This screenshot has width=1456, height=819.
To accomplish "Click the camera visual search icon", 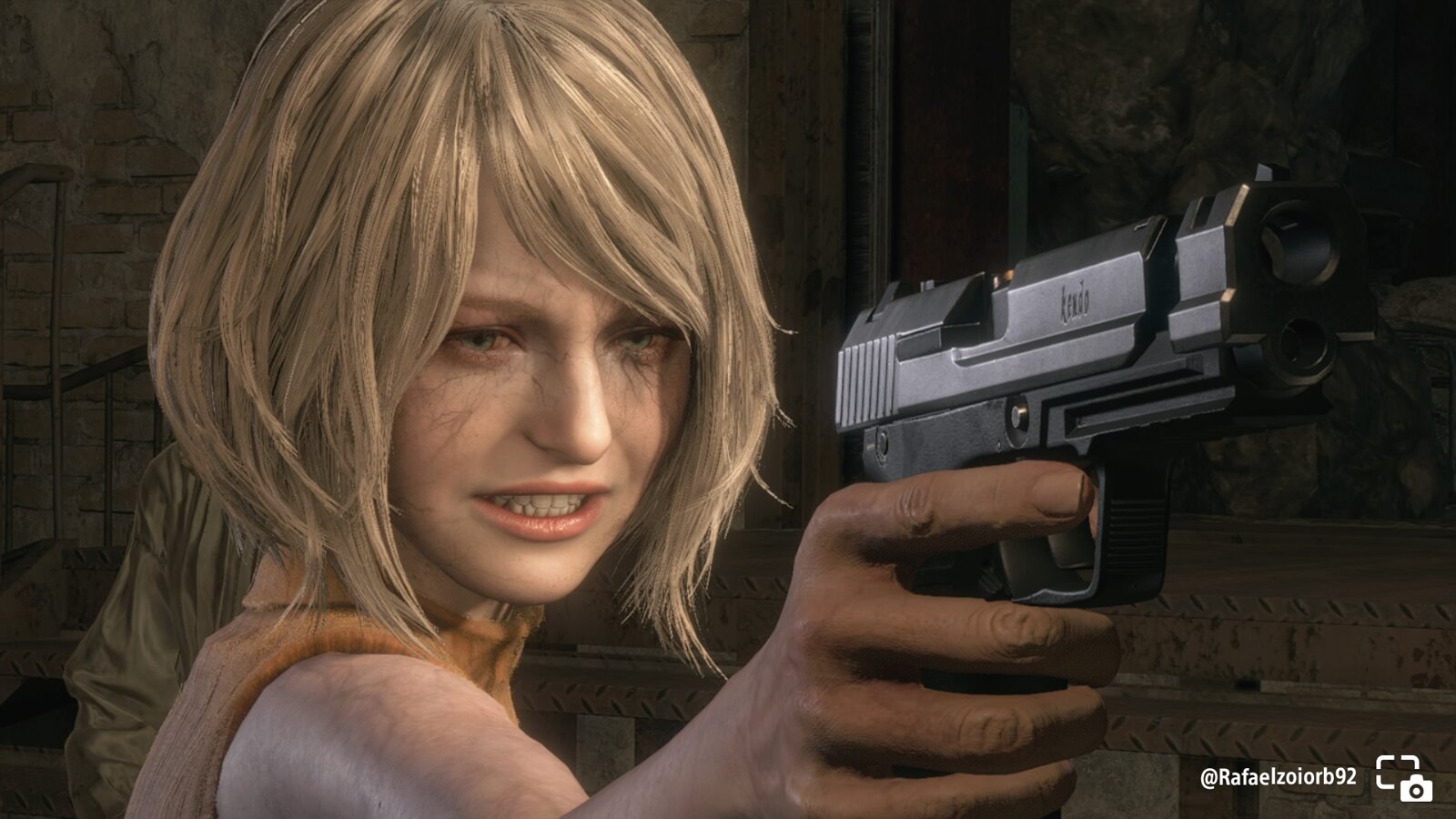I will coord(1403,777).
